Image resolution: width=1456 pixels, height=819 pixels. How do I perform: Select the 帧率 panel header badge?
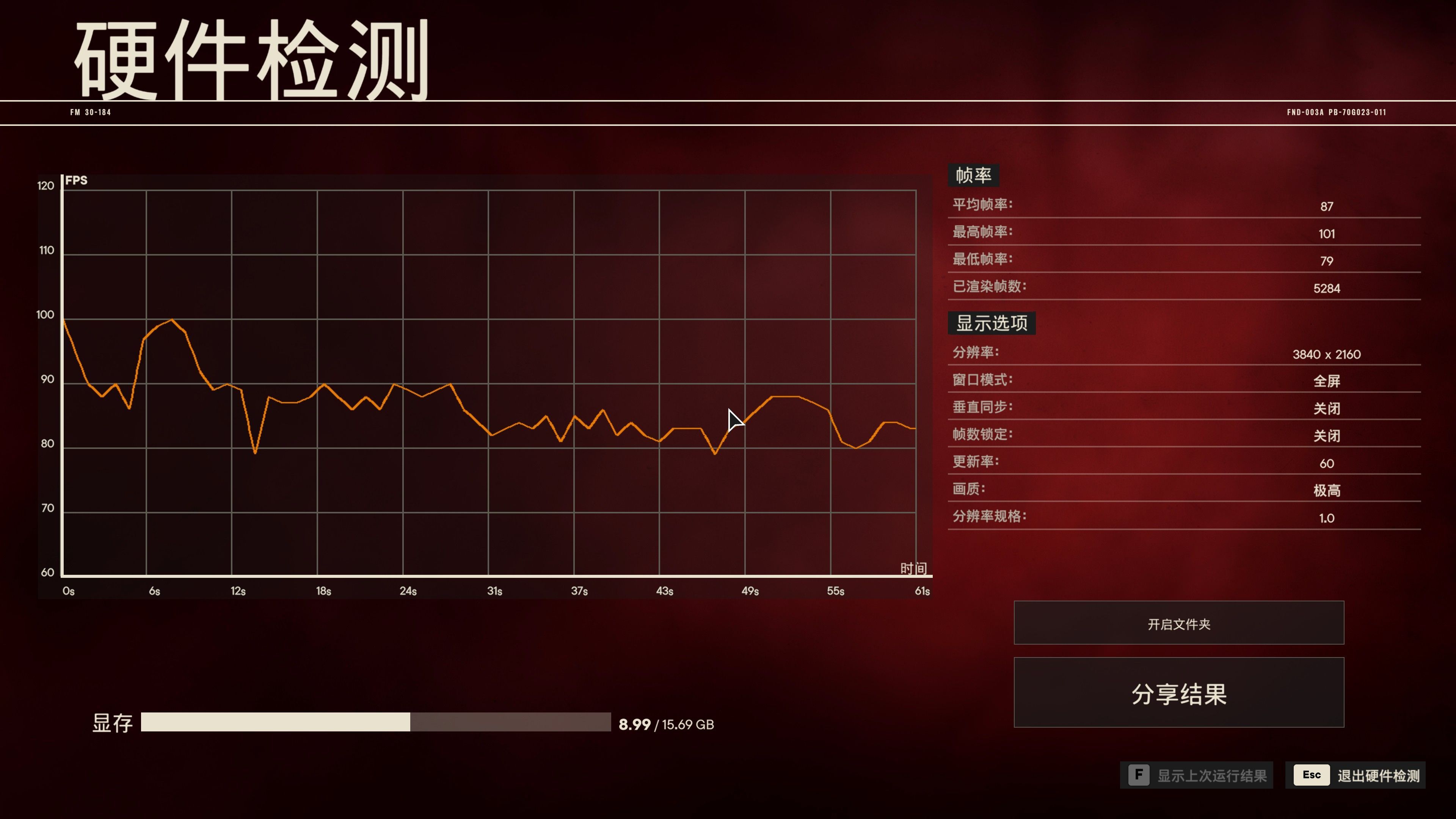973,175
